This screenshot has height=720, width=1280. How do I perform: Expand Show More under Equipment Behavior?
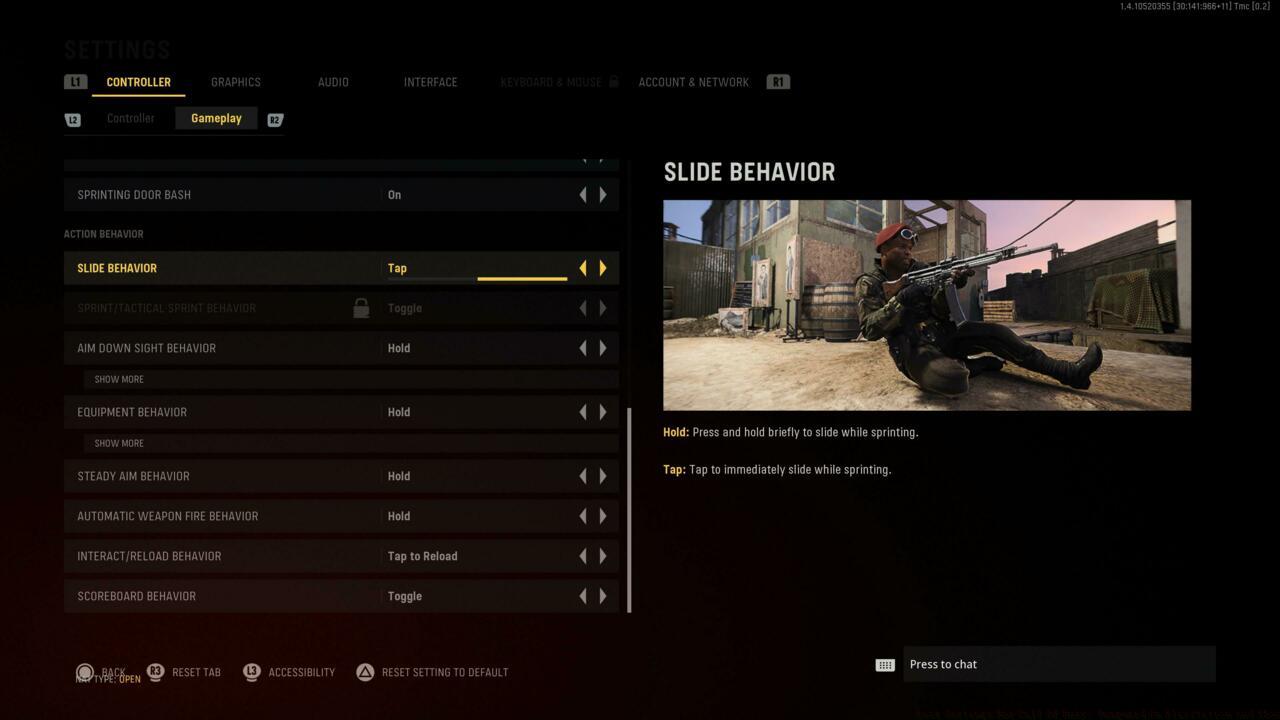119,442
